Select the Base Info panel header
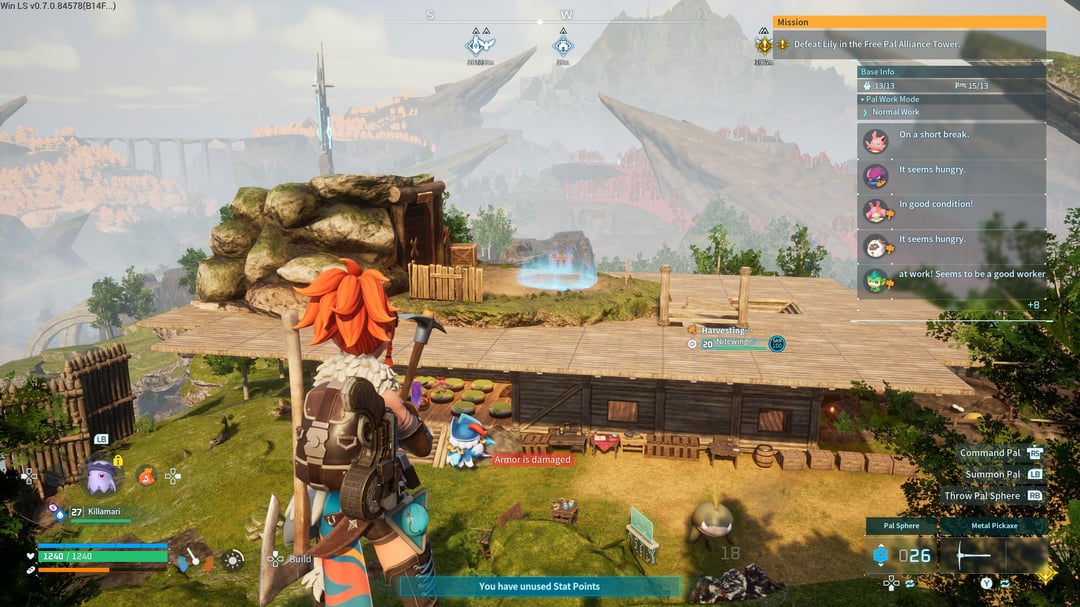This screenshot has height=607, width=1080. click(x=951, y=72)
